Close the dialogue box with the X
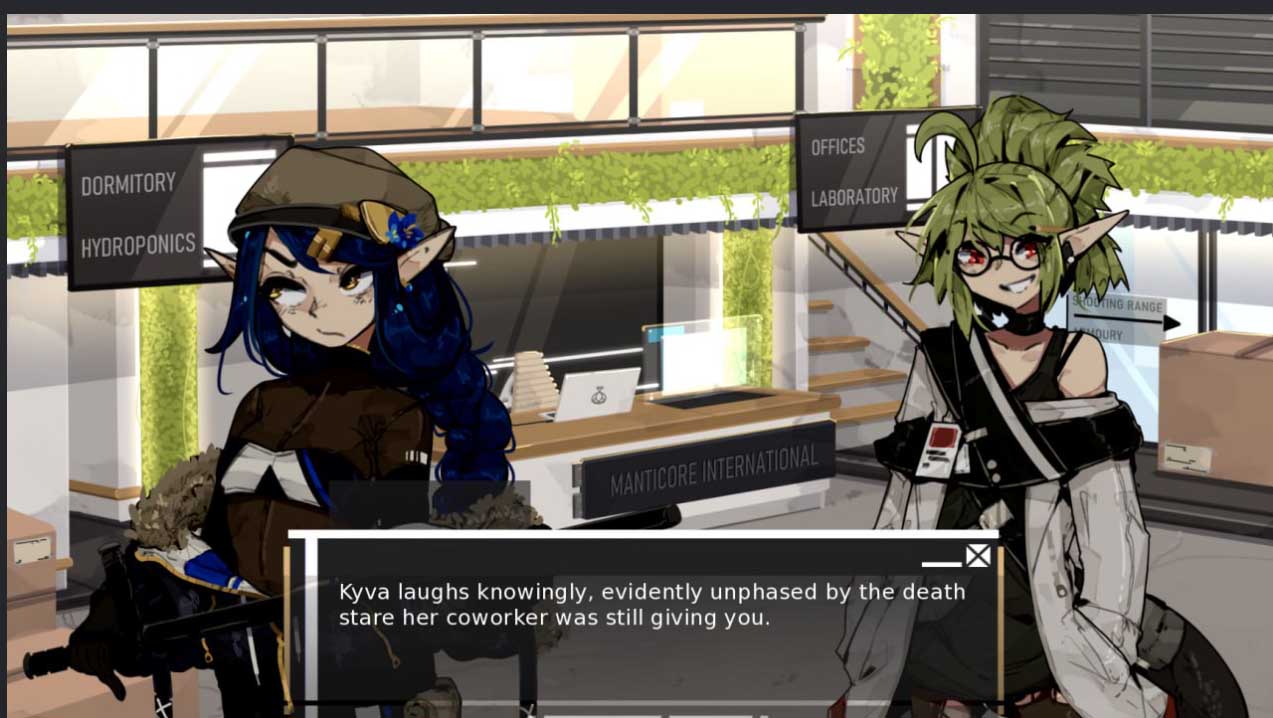1273x718 pixels. pos(977,556)
